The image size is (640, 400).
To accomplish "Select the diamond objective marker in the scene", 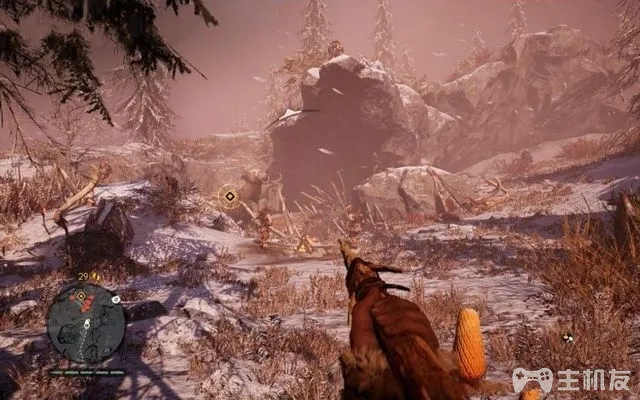I will [229, 195].
